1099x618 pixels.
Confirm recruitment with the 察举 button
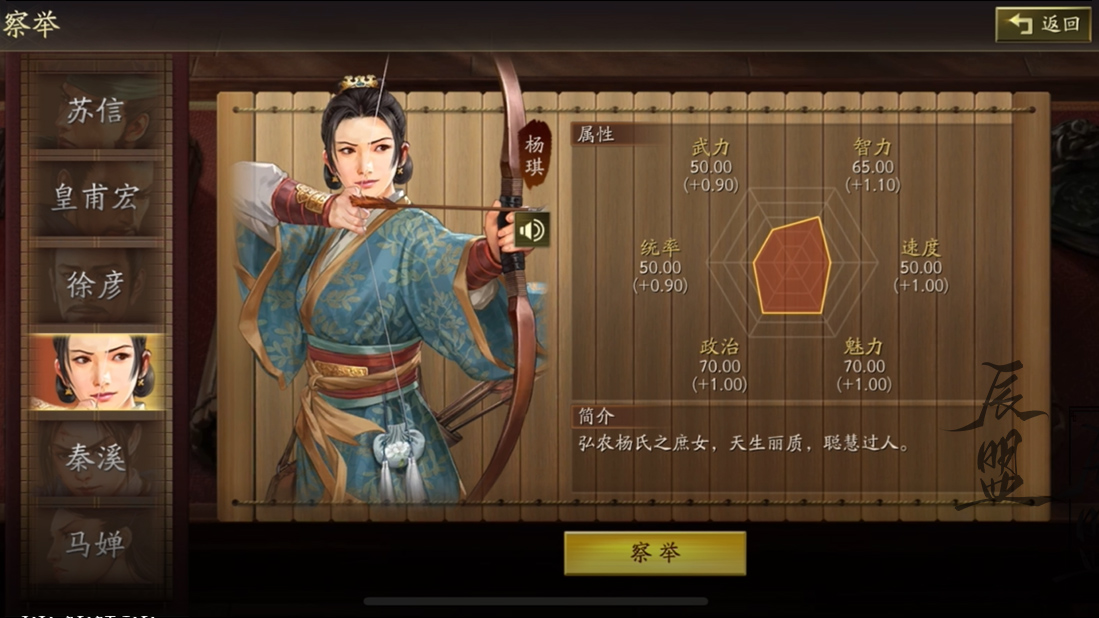point(654,553)
